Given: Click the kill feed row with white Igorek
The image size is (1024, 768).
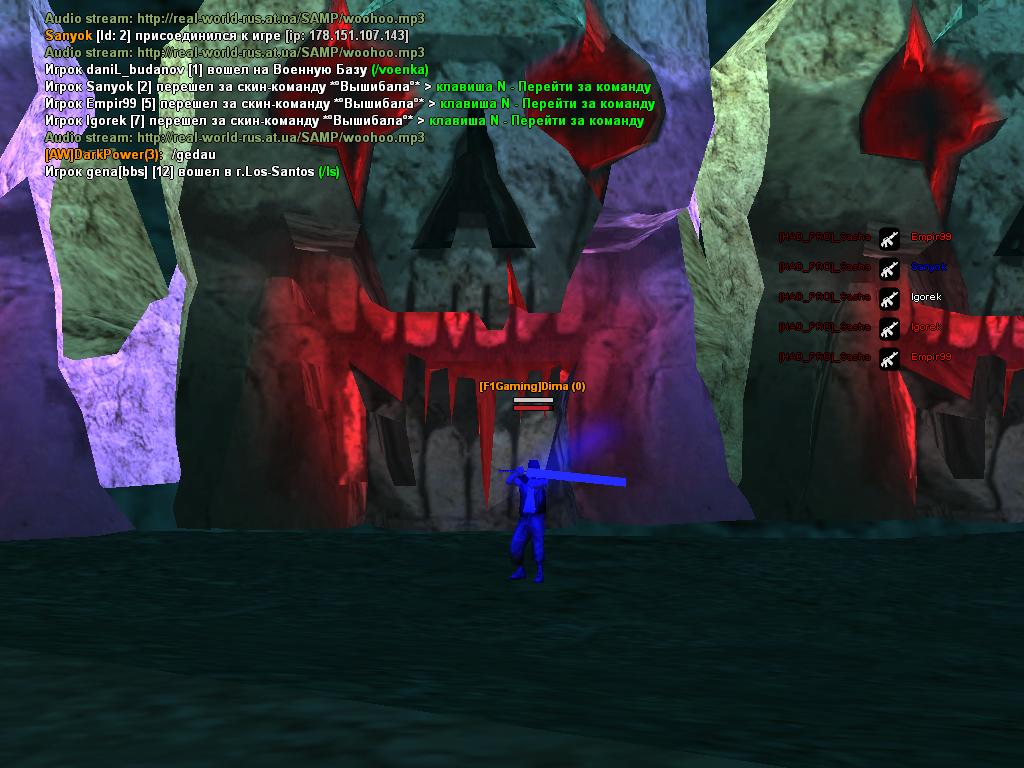Looking at the screenshot, I should pos(860,298).
